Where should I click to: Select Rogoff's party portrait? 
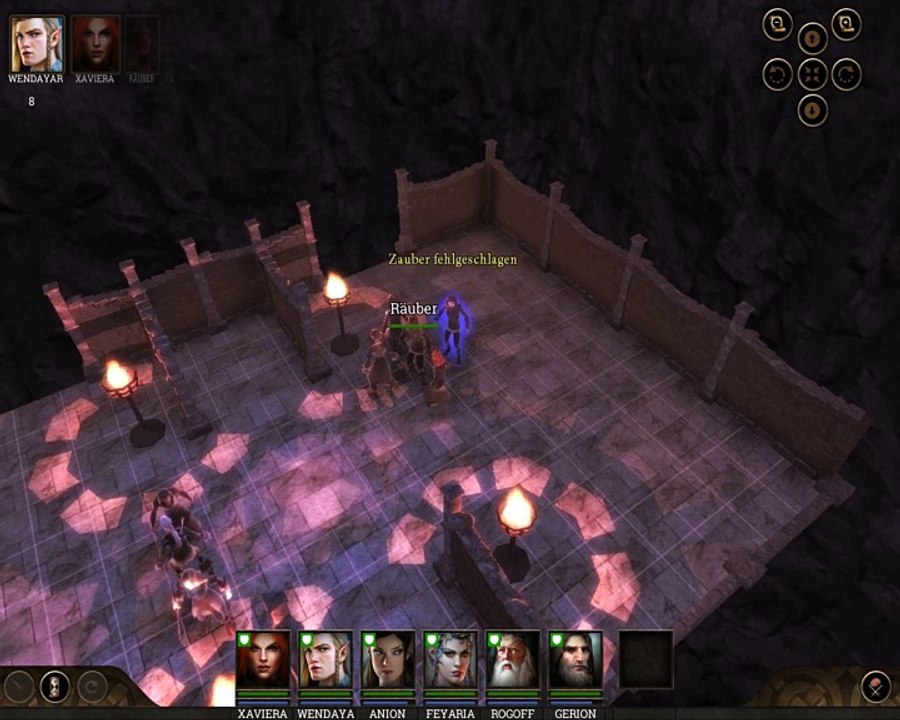[512, 660]
